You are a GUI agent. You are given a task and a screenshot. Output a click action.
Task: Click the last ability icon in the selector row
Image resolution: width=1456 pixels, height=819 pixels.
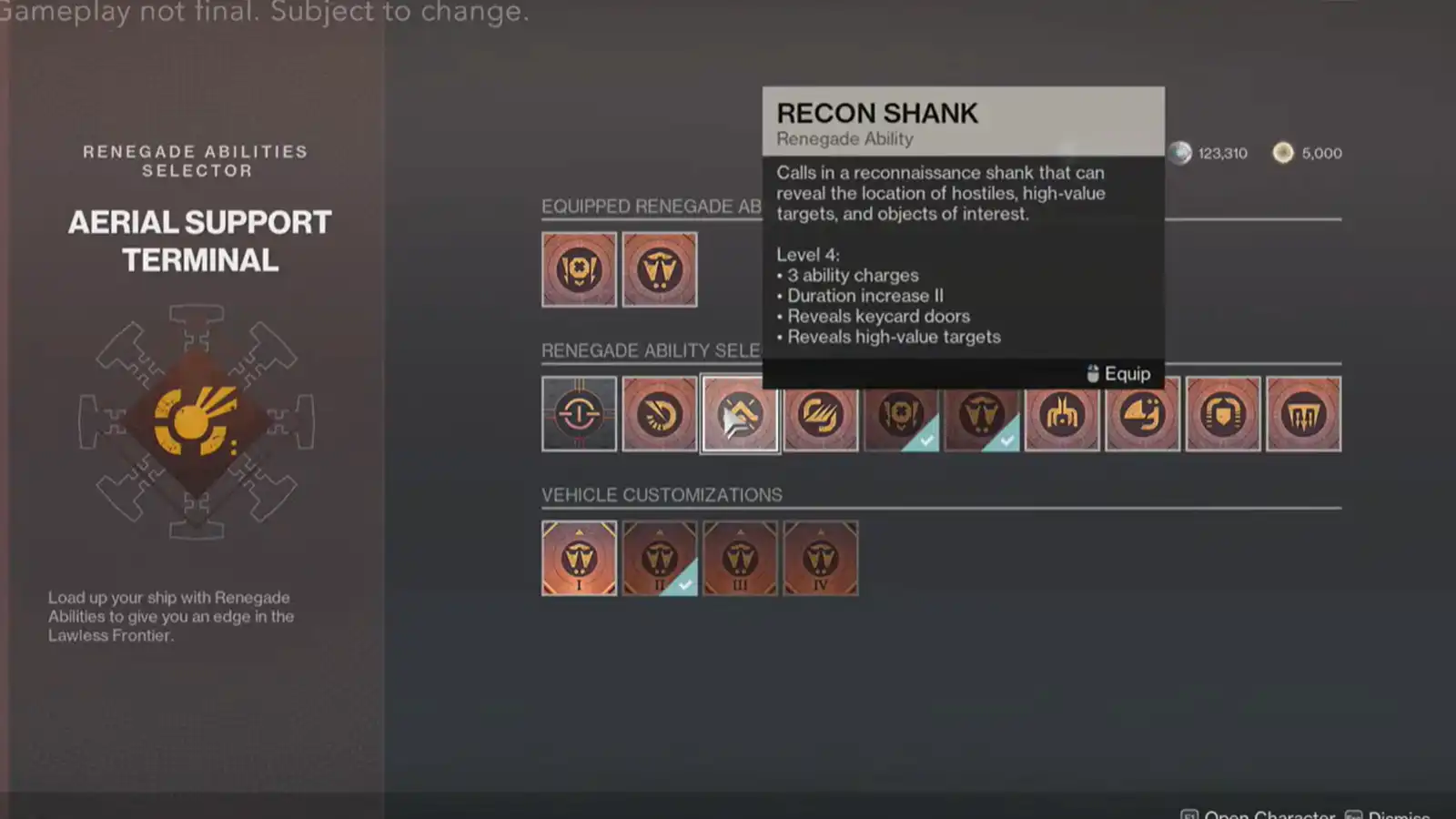pos(1304,414)
